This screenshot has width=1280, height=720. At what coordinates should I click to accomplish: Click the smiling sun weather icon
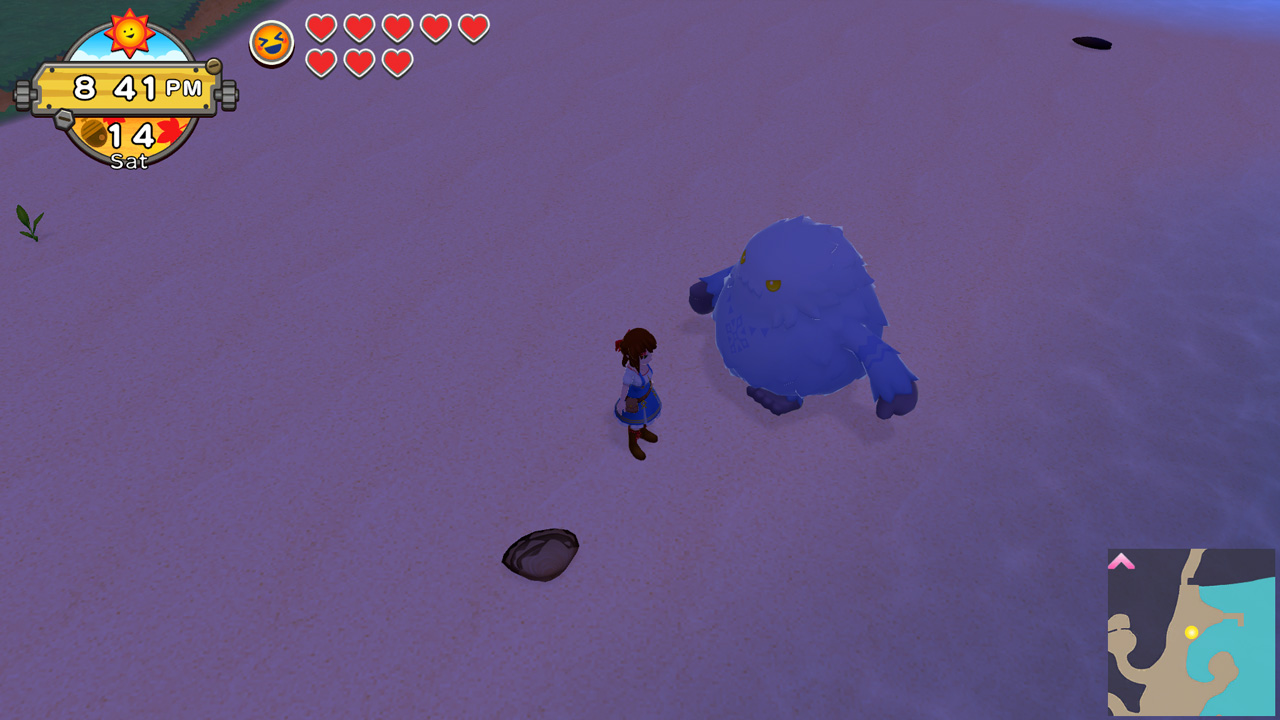[128, 32]
